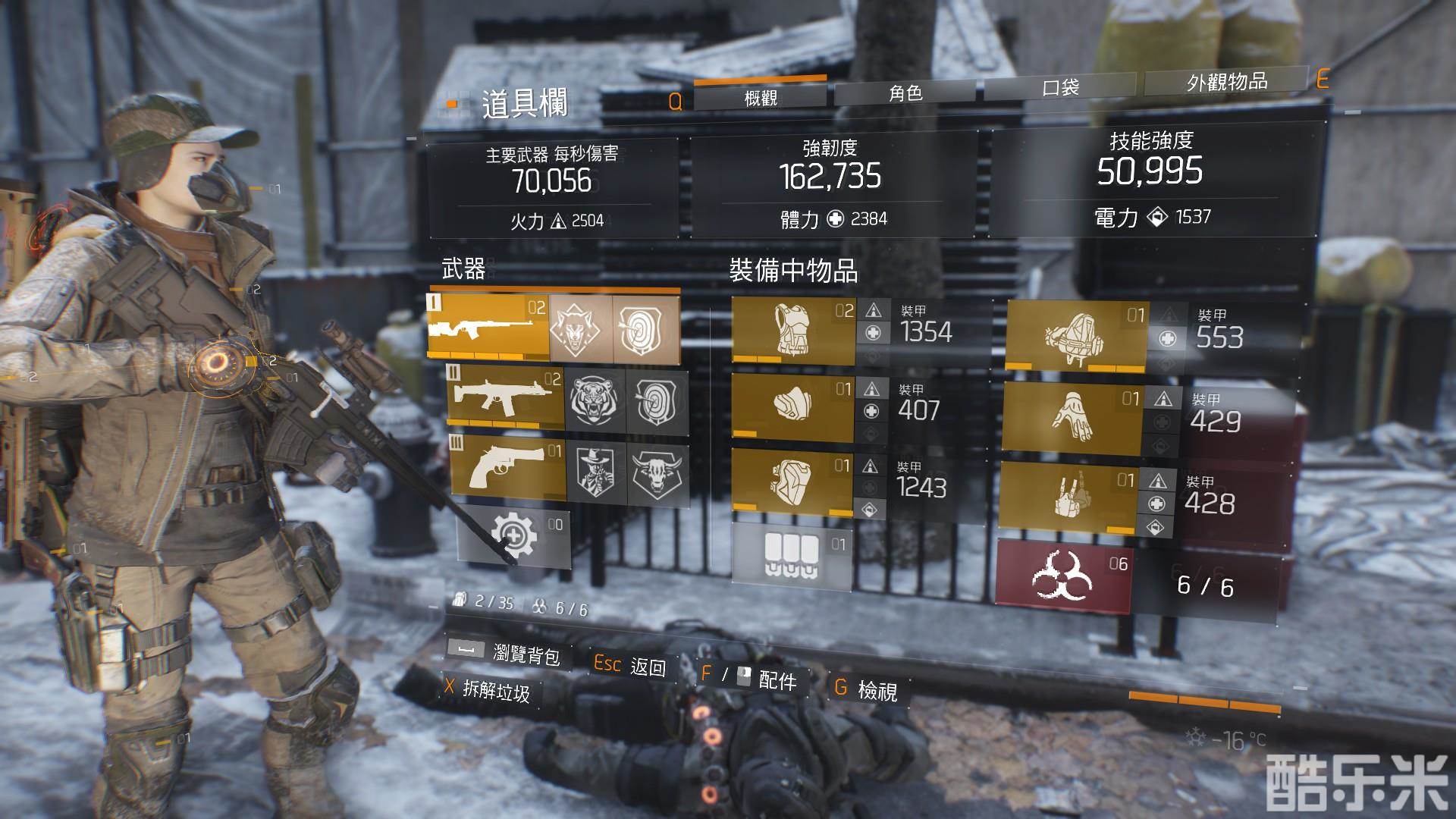Open the 角色 character tab
The width and height of the screenshot is (1456, 819).
(x=906, y=93)
